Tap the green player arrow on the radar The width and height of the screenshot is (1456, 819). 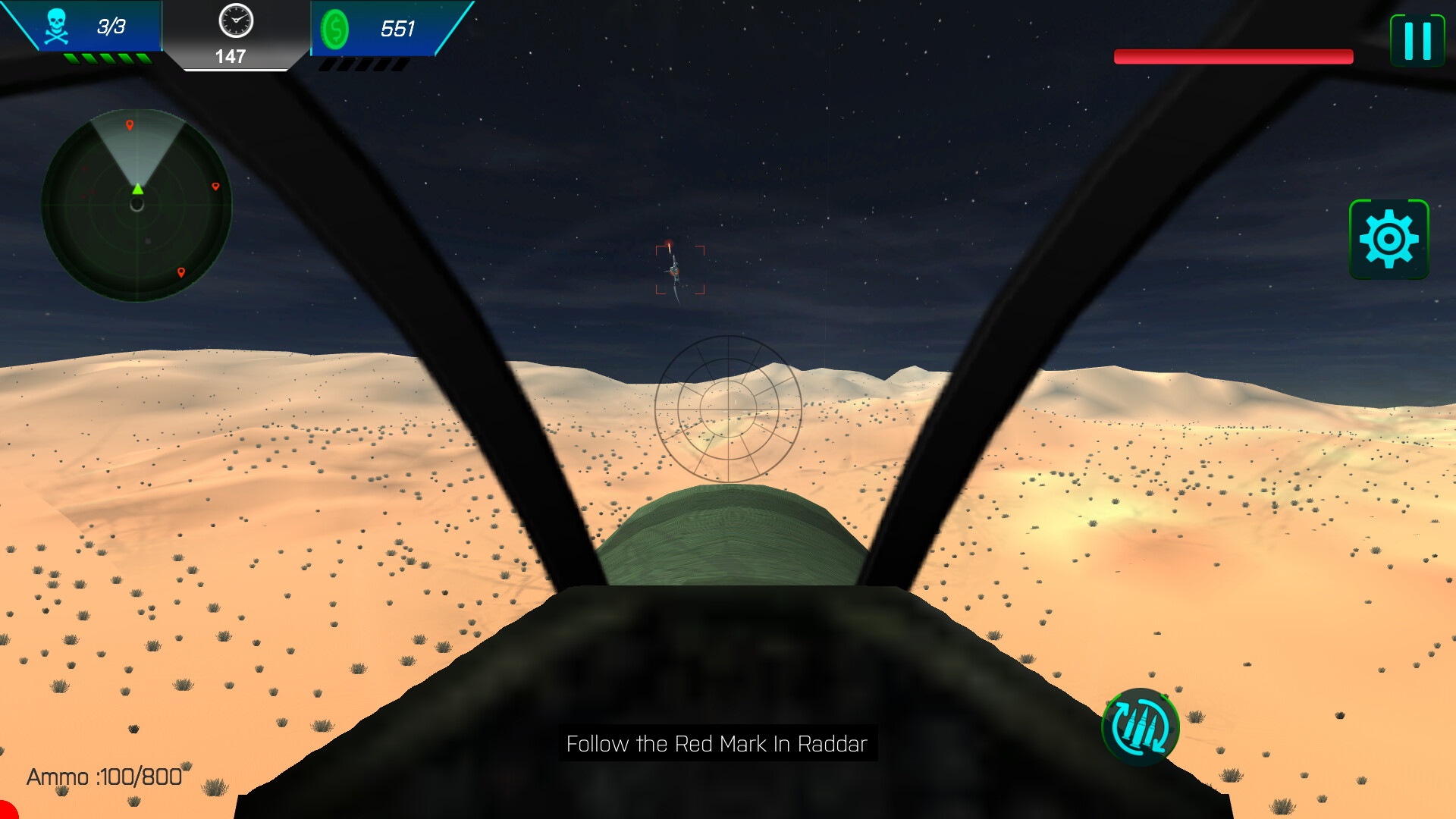click(x=136, y=191)
